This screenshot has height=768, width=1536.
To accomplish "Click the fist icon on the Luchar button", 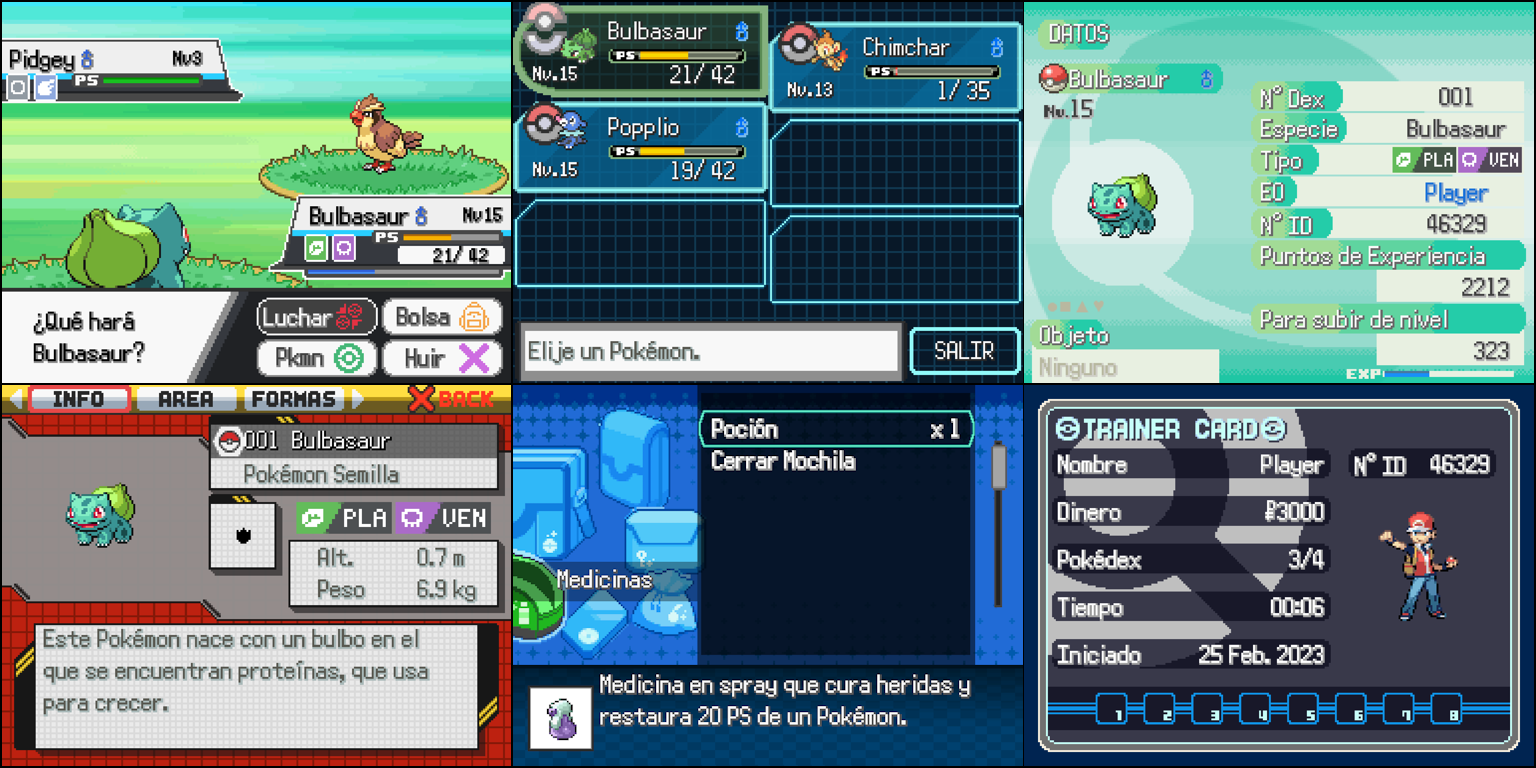I will (350, 315).
